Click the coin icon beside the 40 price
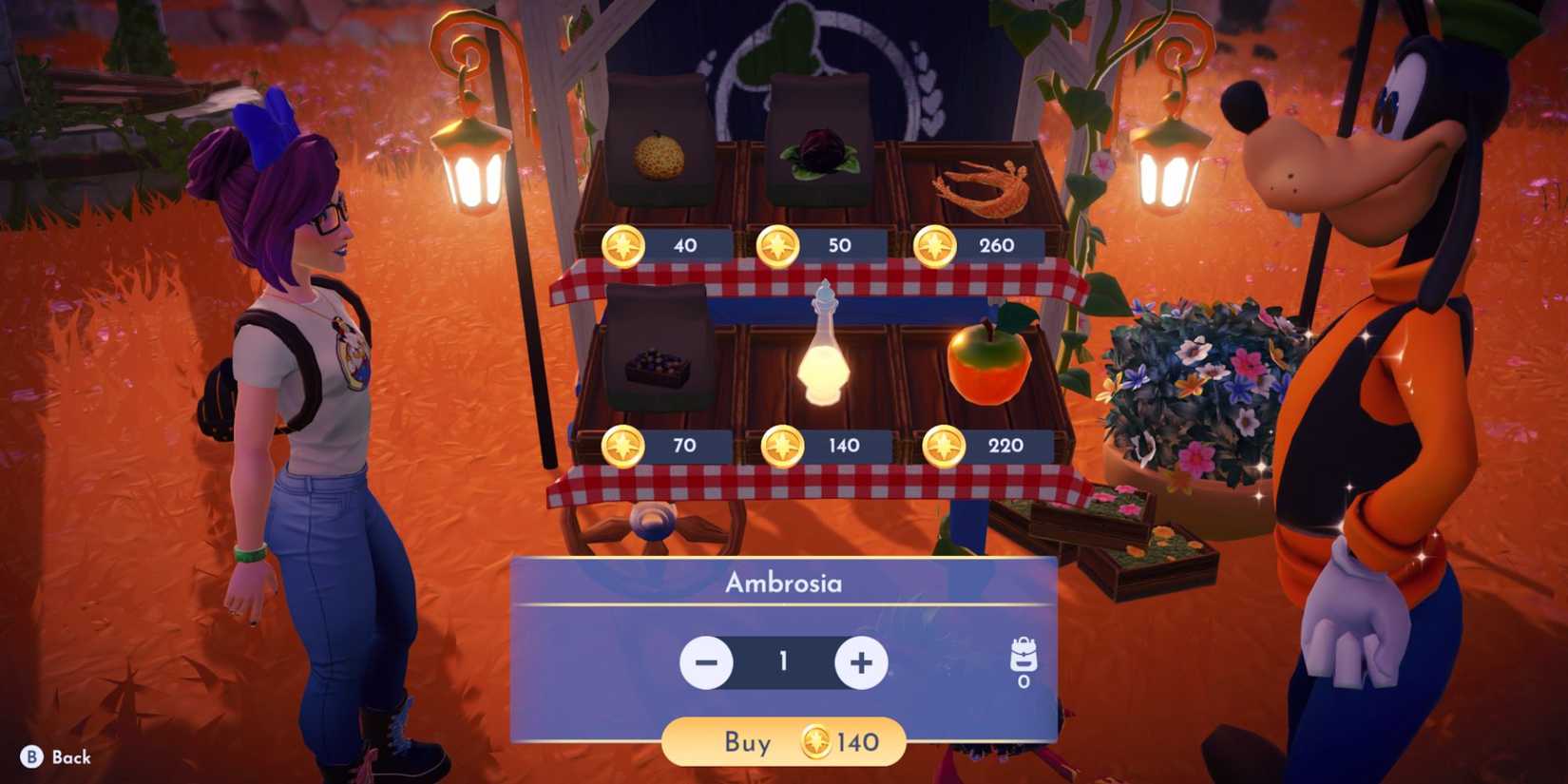This screenshot has height=784, width=1568. point(623,245)
